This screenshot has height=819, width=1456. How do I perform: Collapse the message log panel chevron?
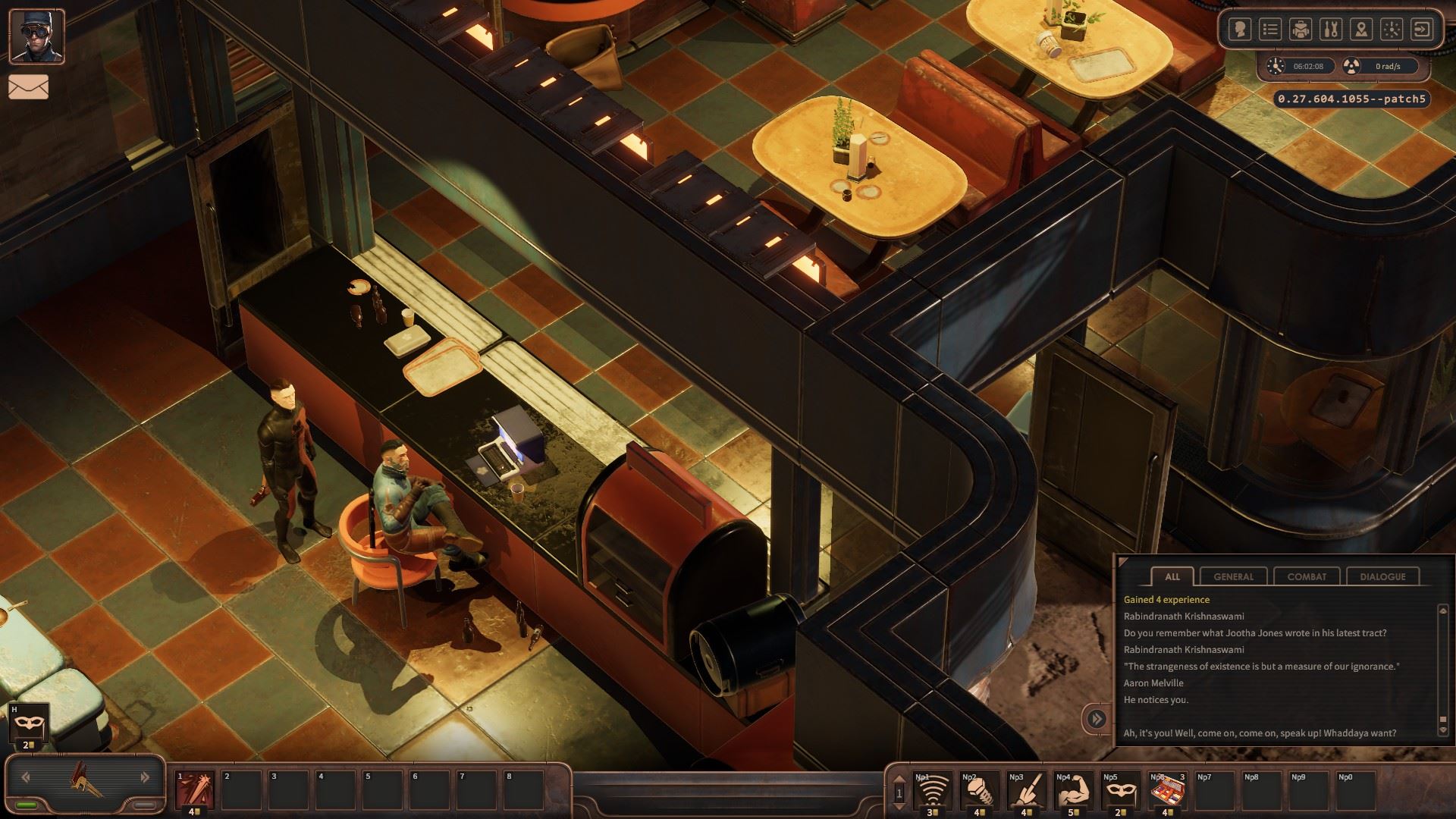pyautogui.click(x=1096, y=718)
